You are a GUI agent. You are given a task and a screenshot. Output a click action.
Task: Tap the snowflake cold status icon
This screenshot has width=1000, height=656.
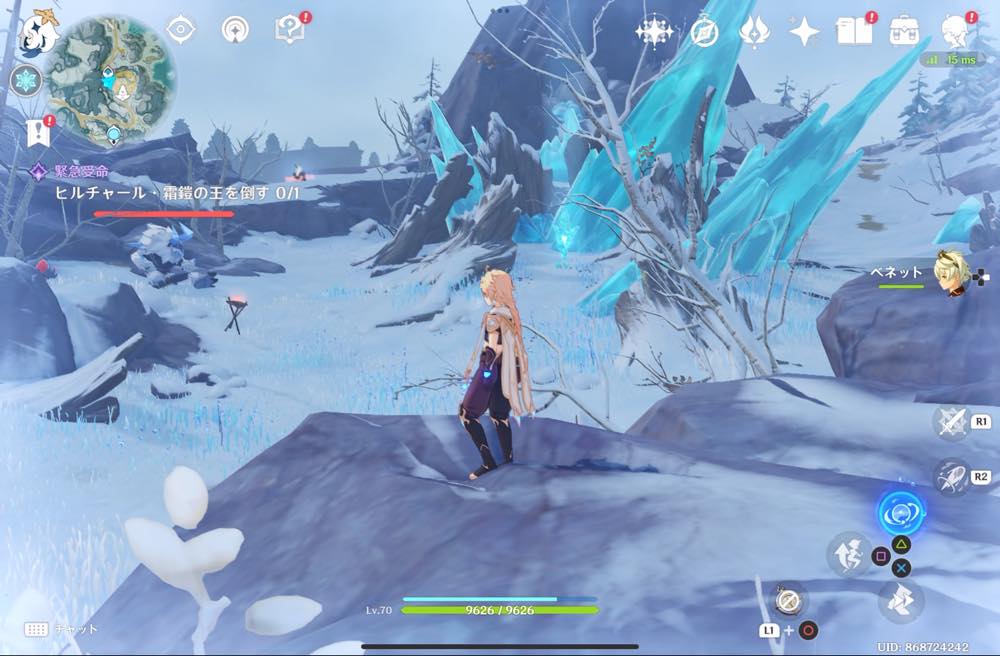[25, 81]
